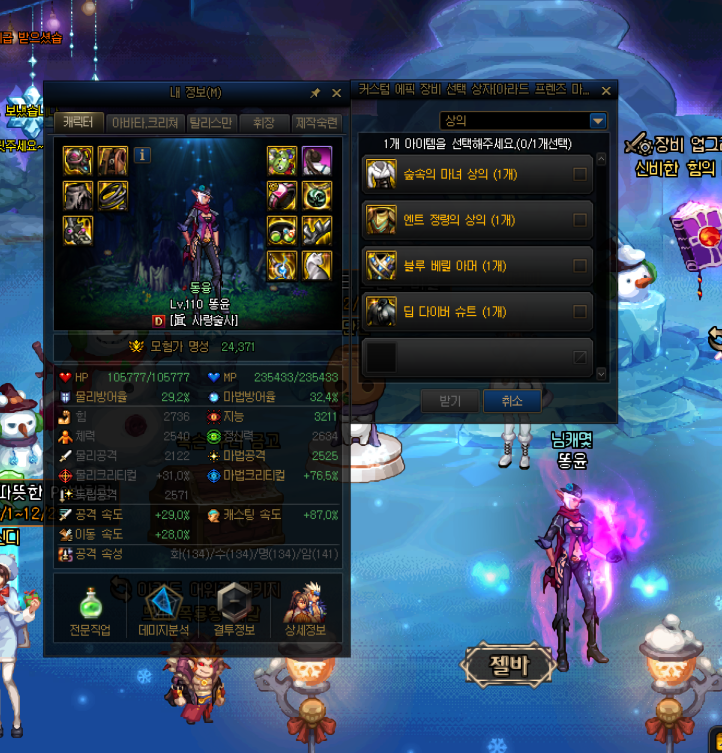The image size is (722, 753).
Task: Pin the 내 정보 window
Action: pyautogui.click(x=316, y=93)
